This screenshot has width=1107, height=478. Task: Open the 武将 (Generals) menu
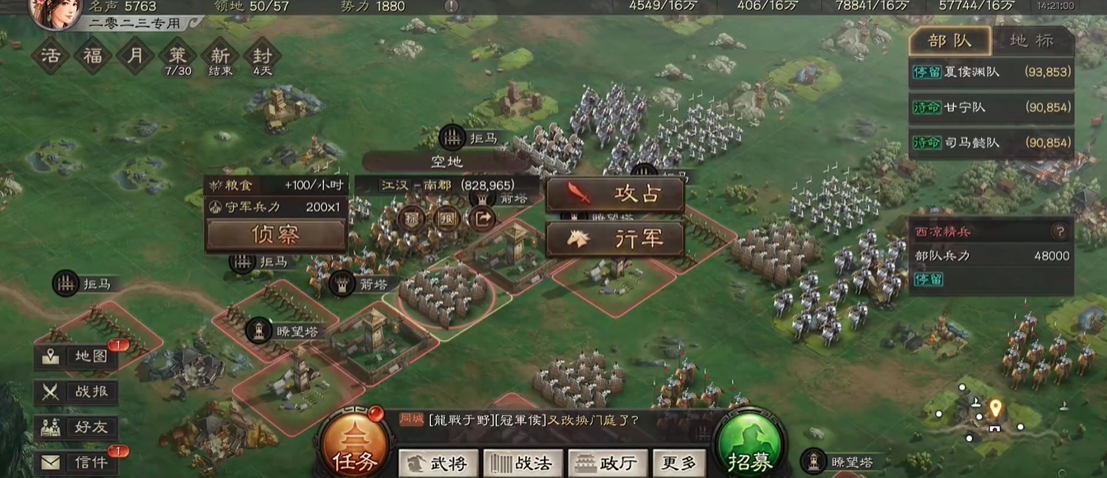[x=436, y=462]
